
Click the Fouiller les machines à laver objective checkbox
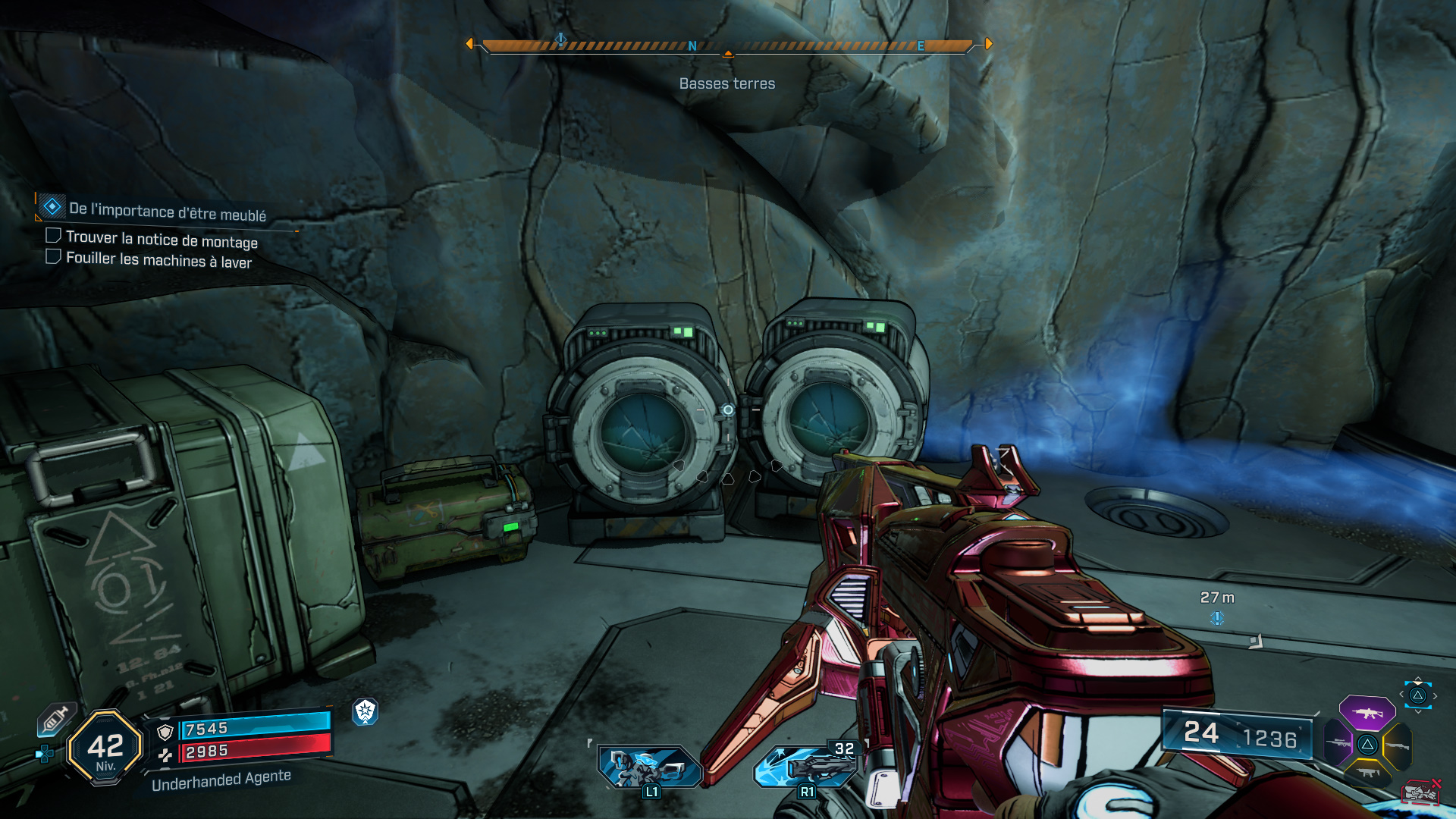pyautogui.click(x=53, y=256)
